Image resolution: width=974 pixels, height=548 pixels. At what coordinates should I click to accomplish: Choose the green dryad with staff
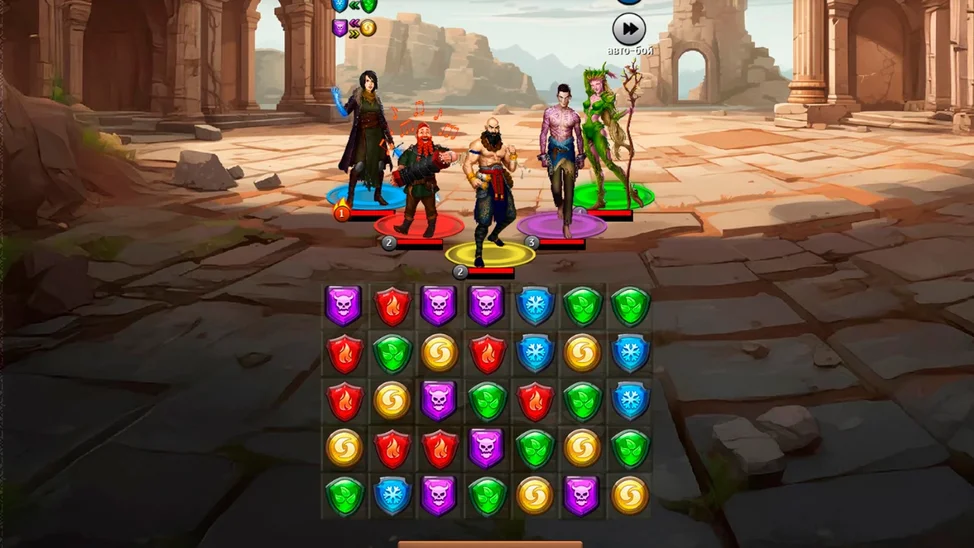[x=609, y=140]
